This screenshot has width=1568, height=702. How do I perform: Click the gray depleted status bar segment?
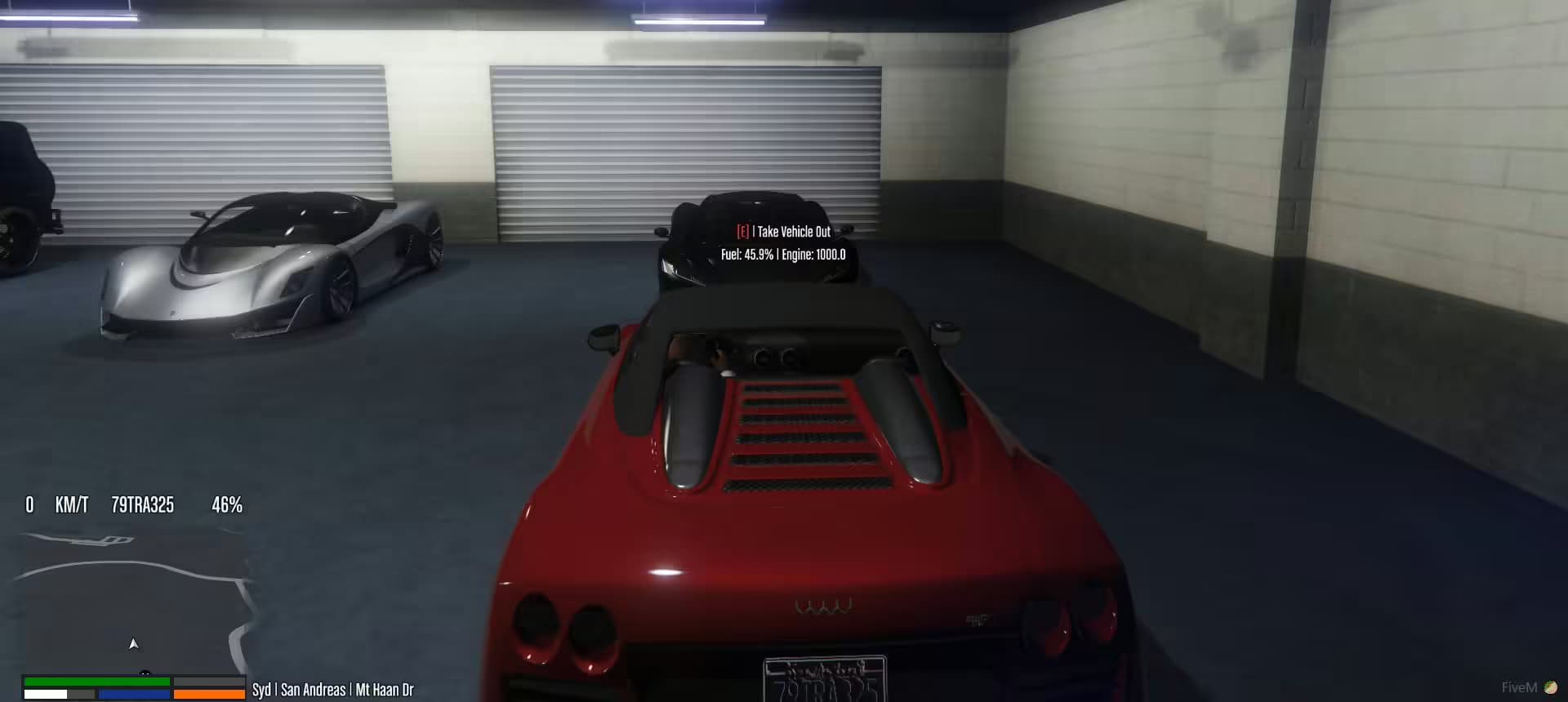[x=208, y=681]
